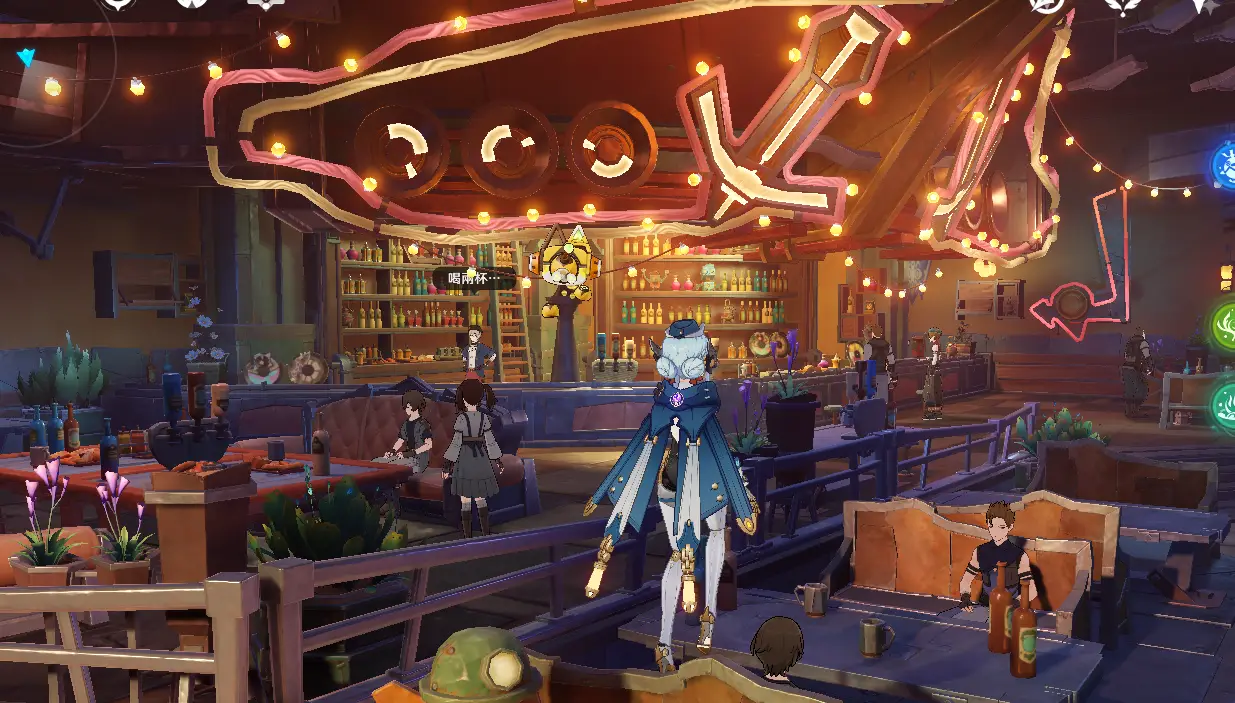Use the teal green flame skill icon
The width and height of the screenshot is (1235, 703).
(x=1225, y=405)
